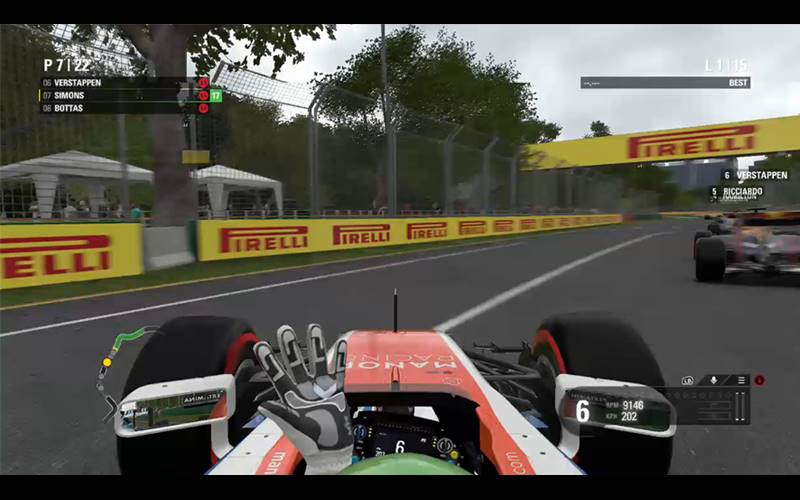The height and width of the screenshot is (500, 800).
Task: Click the microphone voice command icon
Action: coord(714,380)
